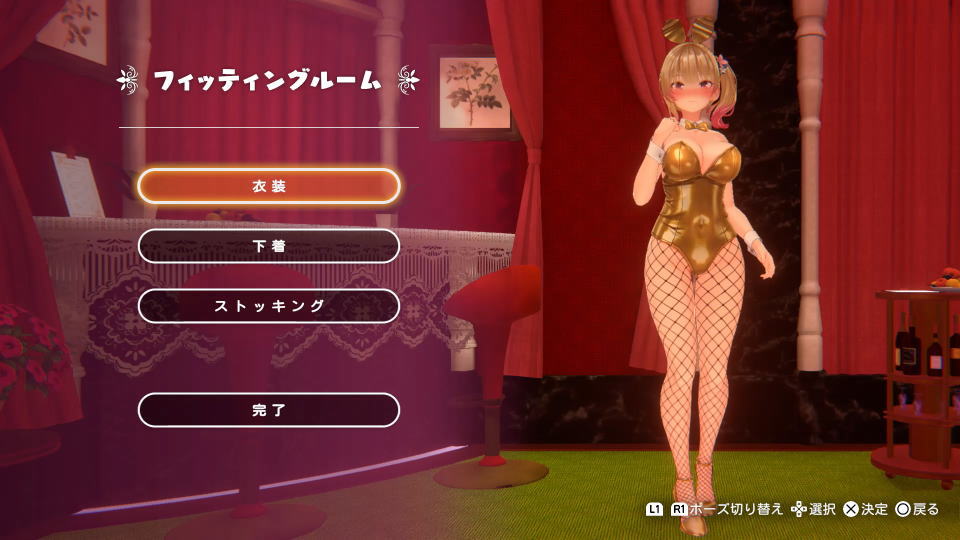Click the 完了 (done) button

click(268, 410)
